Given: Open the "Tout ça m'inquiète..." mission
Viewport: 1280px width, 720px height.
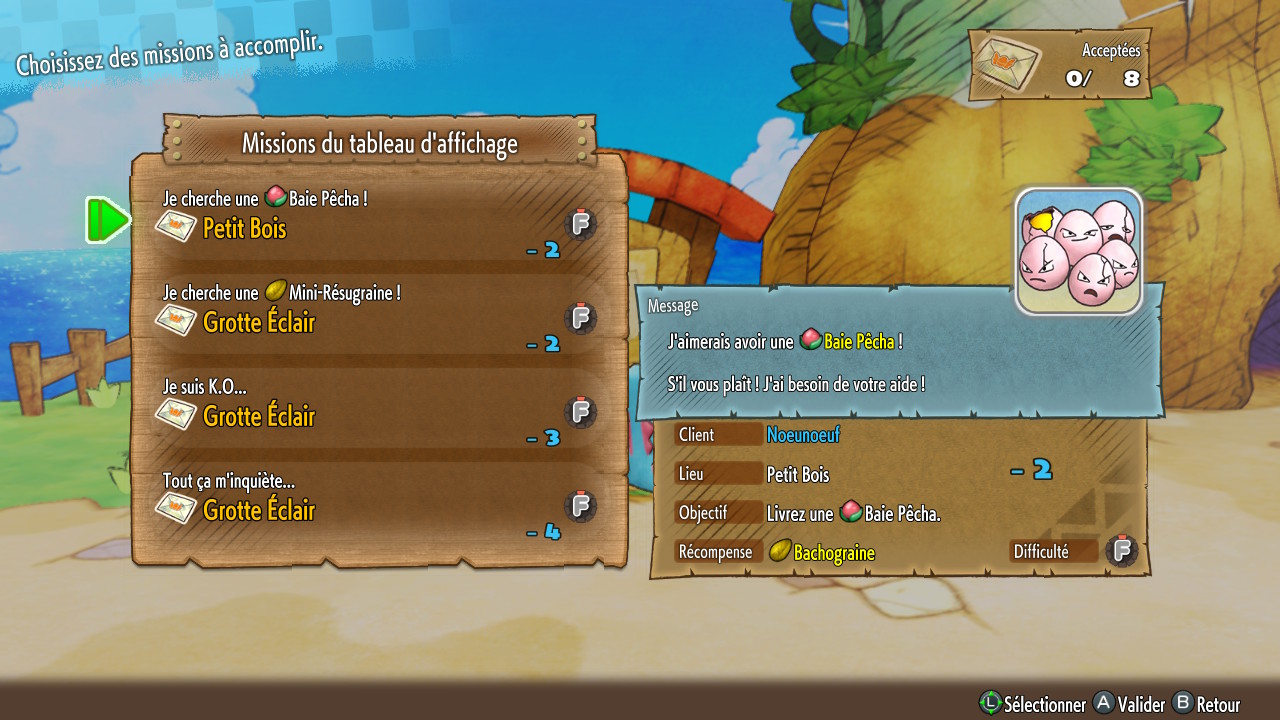Looking at the screenshot, I should click(378, 501).
